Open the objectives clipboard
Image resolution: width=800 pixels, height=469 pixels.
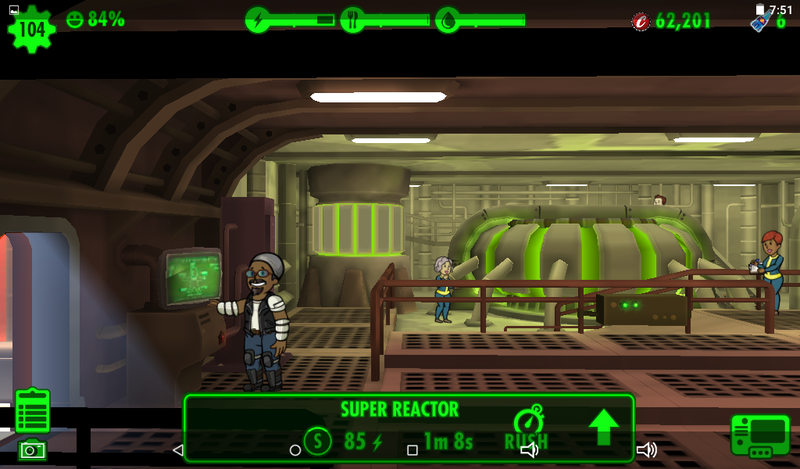(32, 410)
